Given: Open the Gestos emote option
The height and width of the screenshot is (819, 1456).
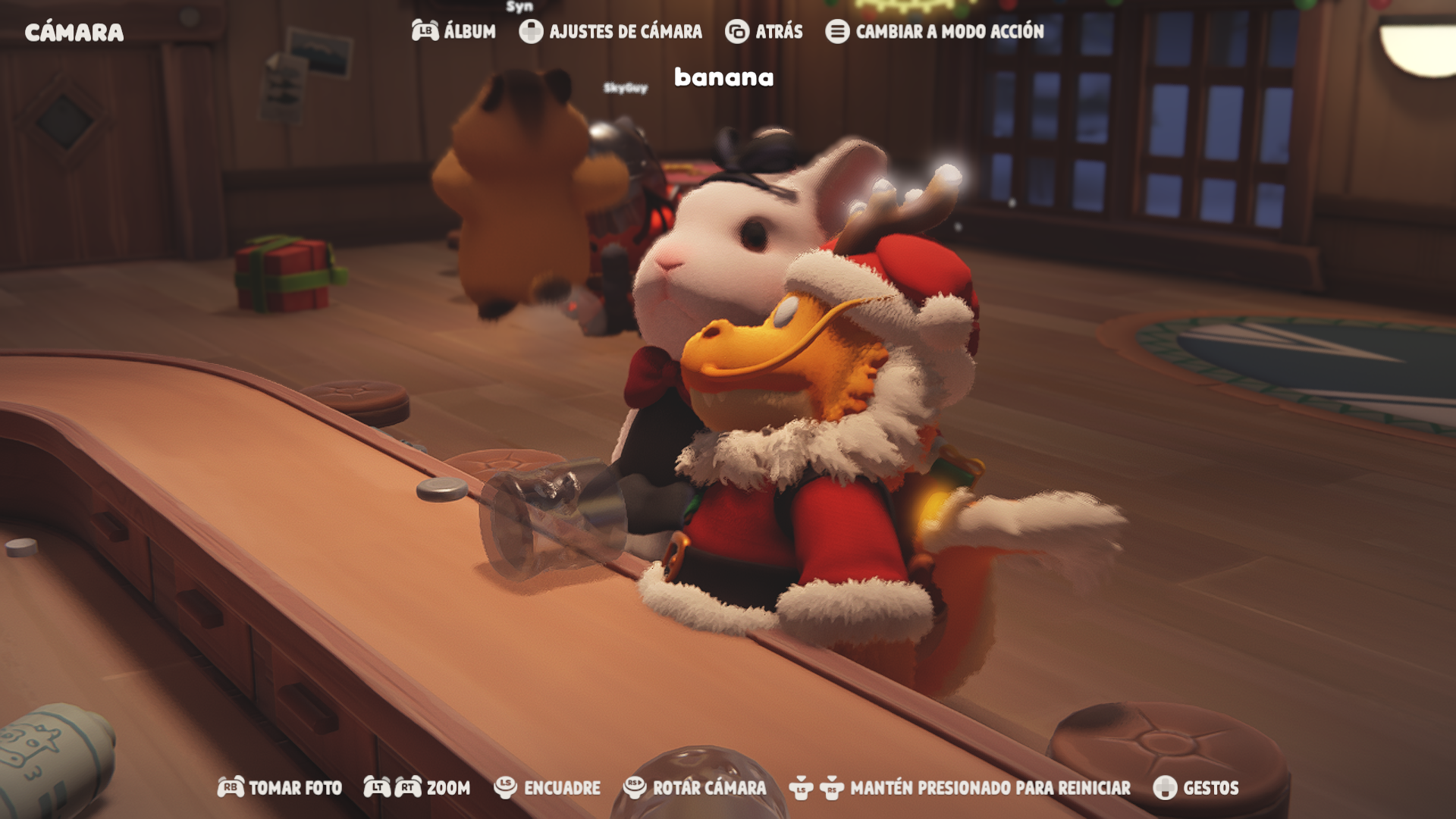Looking at the screenshot, I should 1196,788.
